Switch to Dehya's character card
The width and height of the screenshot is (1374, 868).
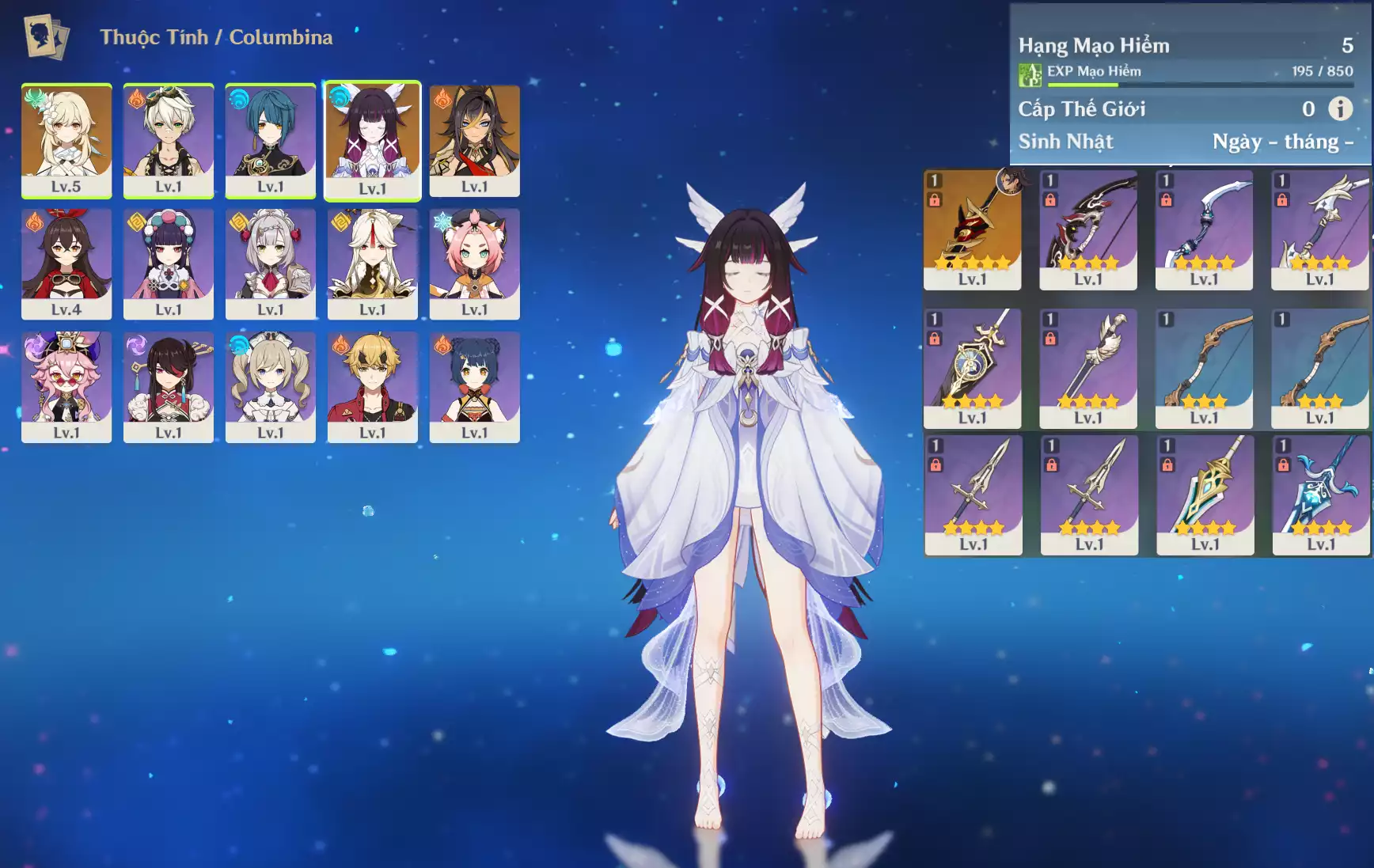[474, 140]
